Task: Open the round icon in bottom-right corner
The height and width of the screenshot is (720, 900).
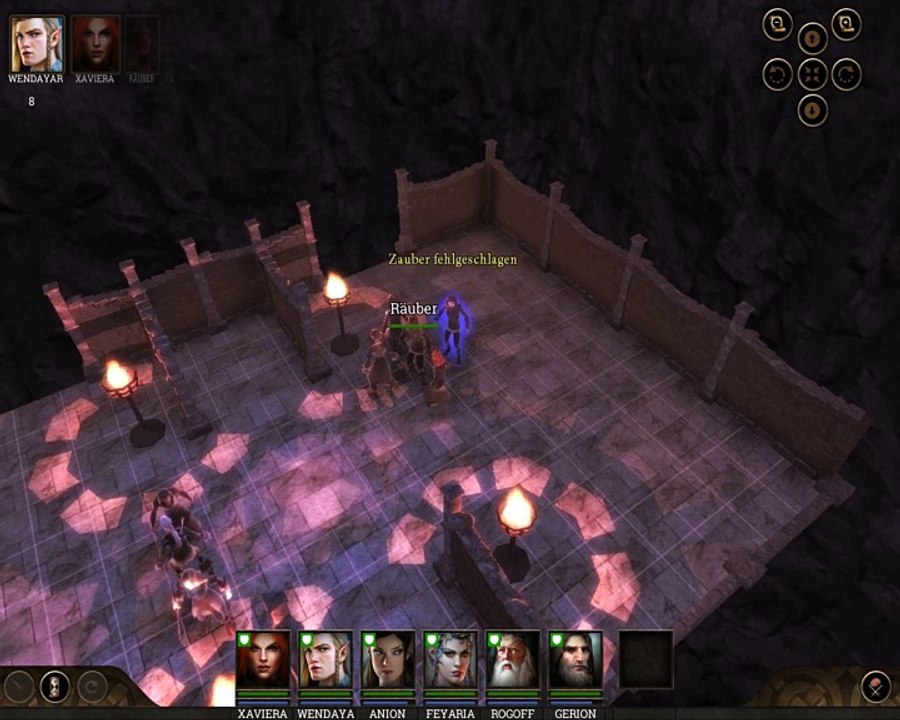Action: coord(875,686)
